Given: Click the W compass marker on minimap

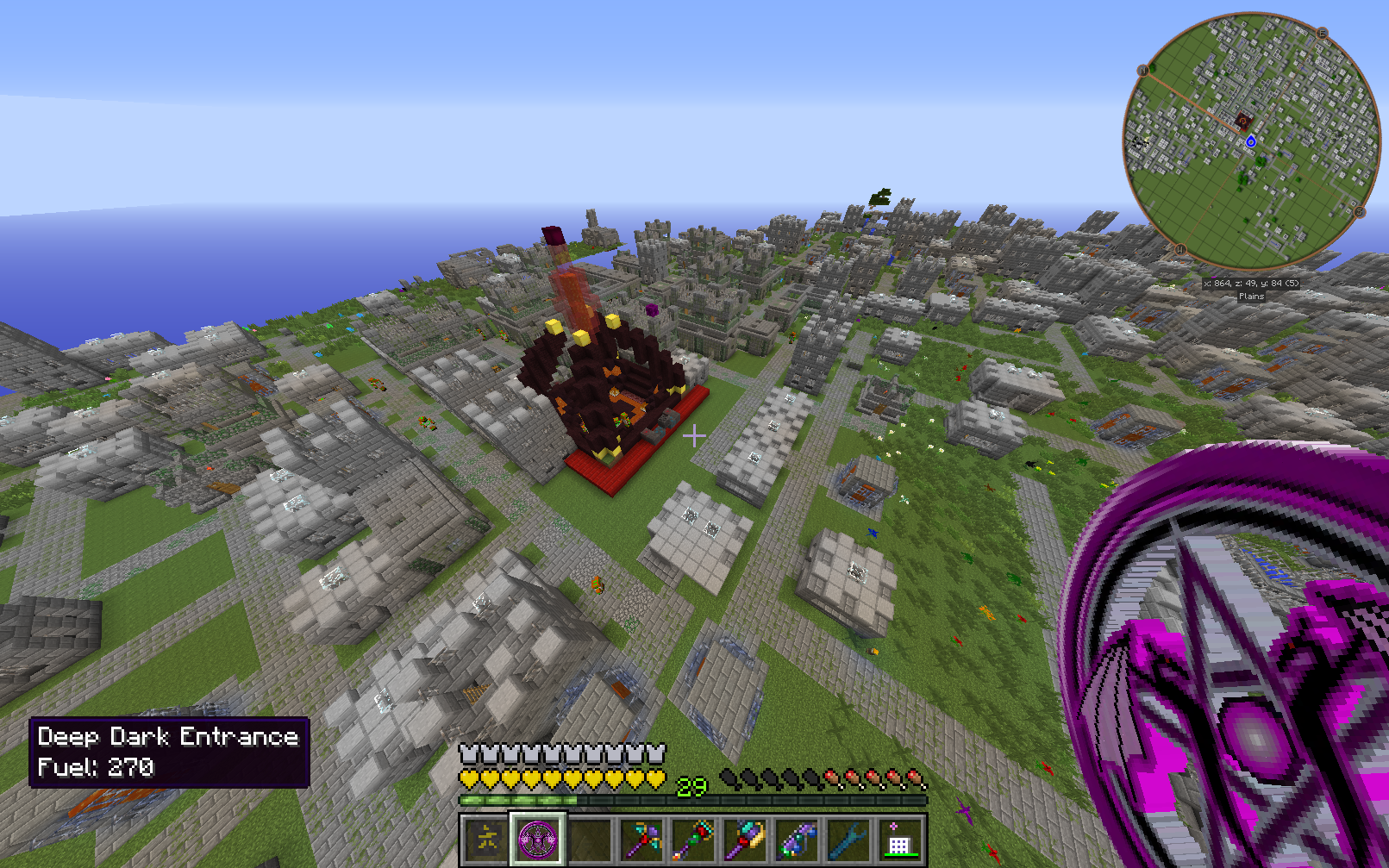Looking at the screenshot, I should point(1180,250).
